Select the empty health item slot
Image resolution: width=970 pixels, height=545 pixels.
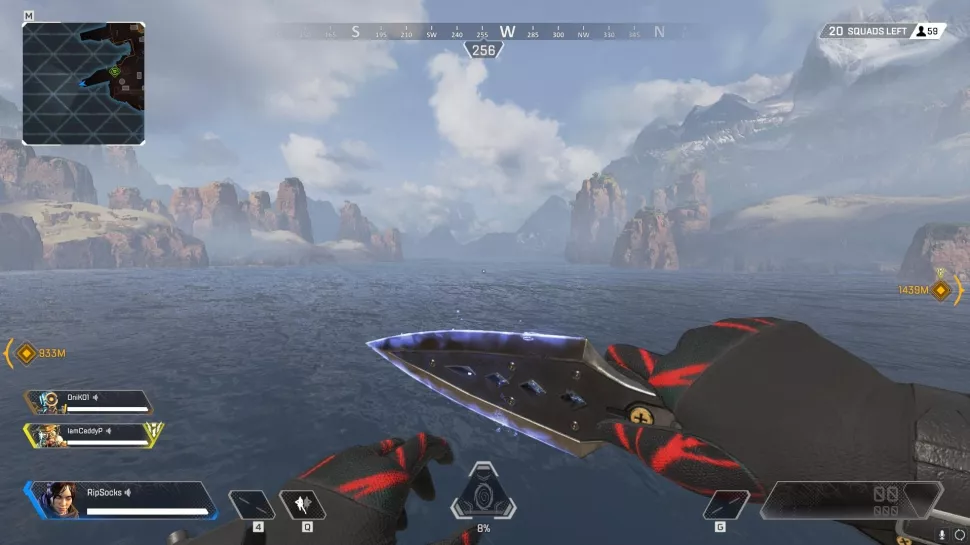click(251, 504)
